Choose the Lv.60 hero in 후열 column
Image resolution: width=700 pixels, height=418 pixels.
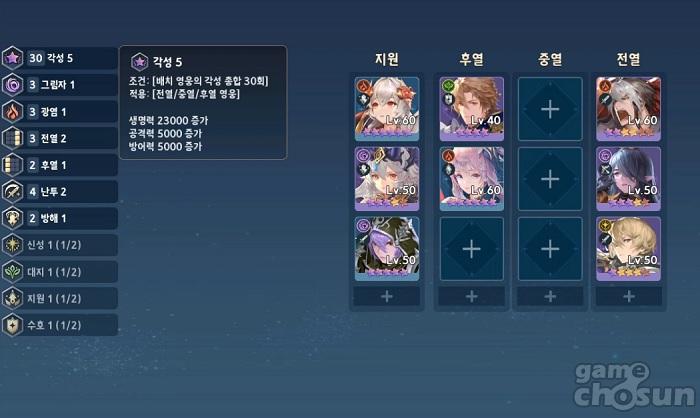click(x=470, y=178)
